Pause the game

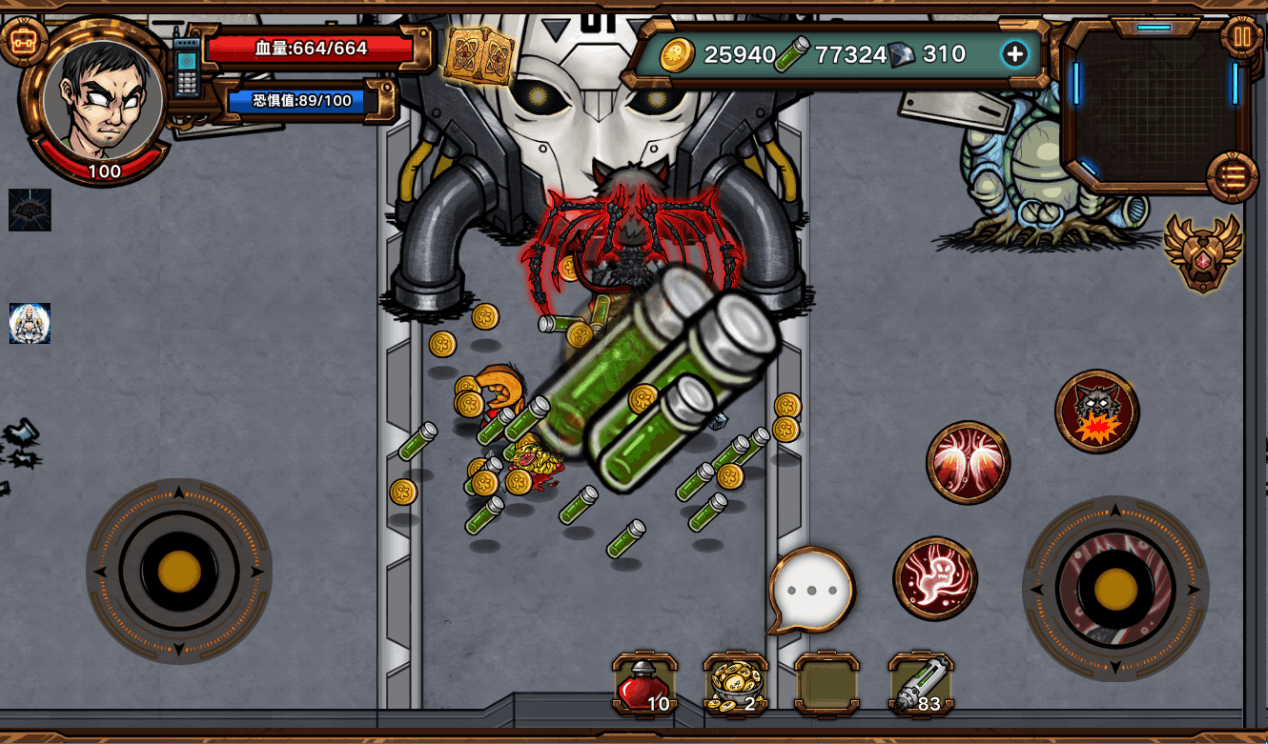pyautogui.click(x=1242, y=38)
